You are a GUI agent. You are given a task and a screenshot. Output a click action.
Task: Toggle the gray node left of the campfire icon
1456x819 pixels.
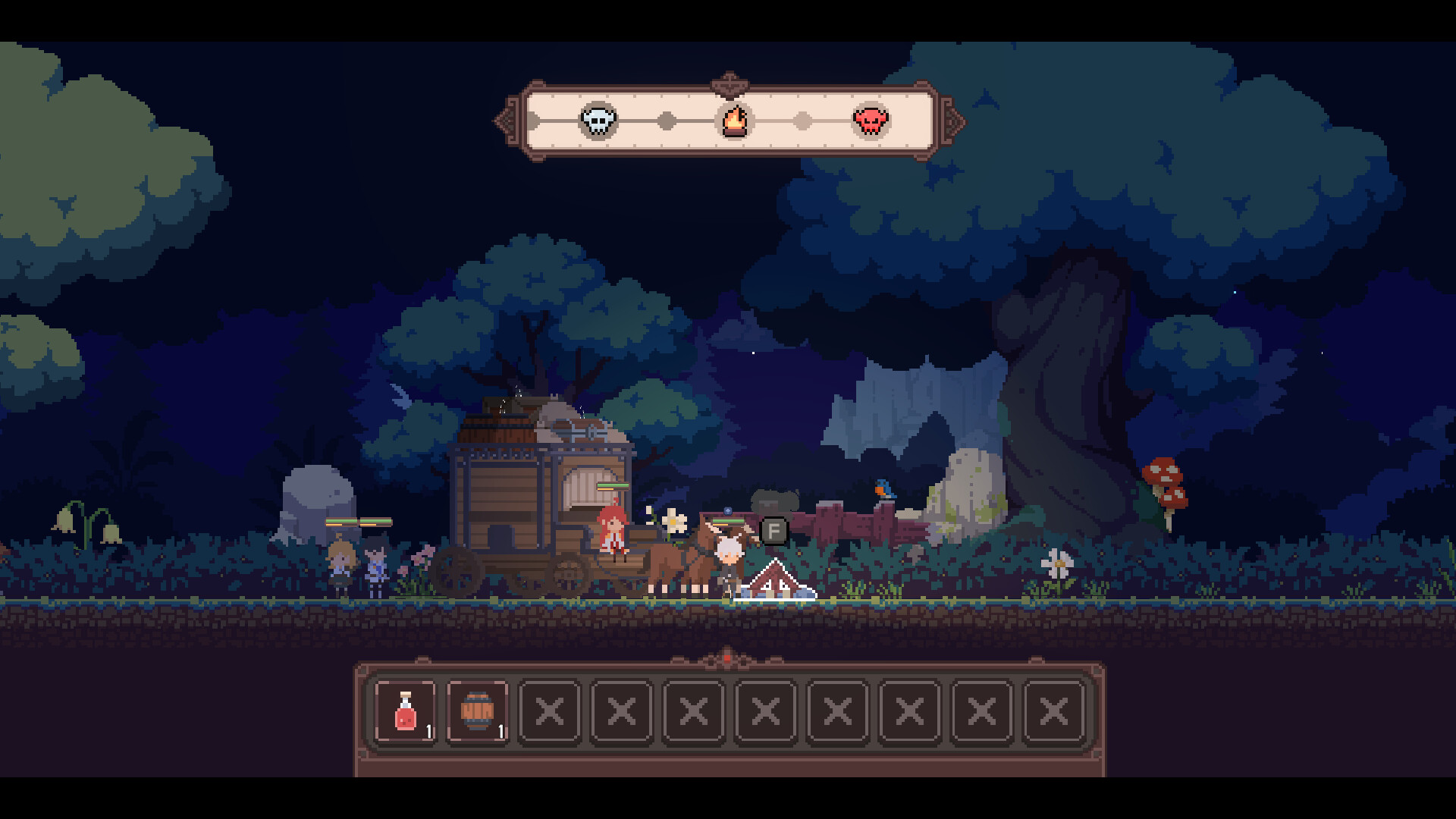coord(665,120)
